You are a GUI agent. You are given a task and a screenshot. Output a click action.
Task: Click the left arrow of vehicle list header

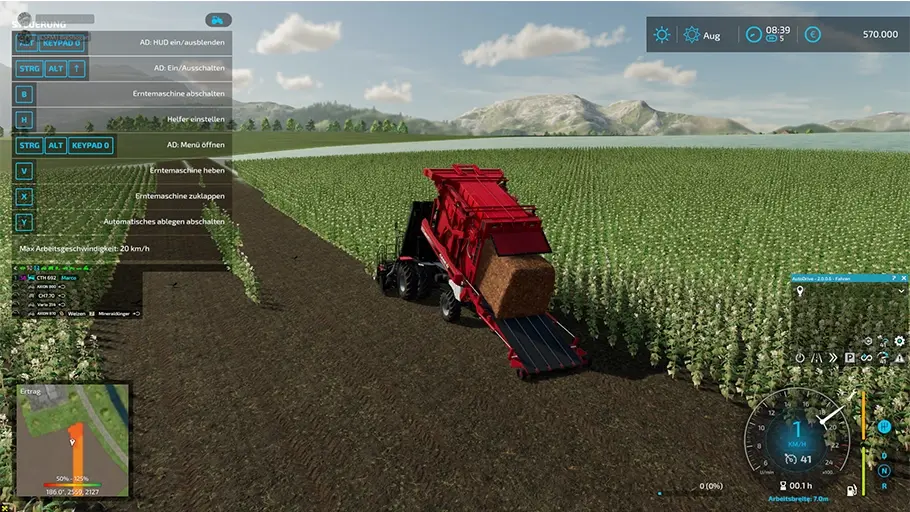point(16,268)
